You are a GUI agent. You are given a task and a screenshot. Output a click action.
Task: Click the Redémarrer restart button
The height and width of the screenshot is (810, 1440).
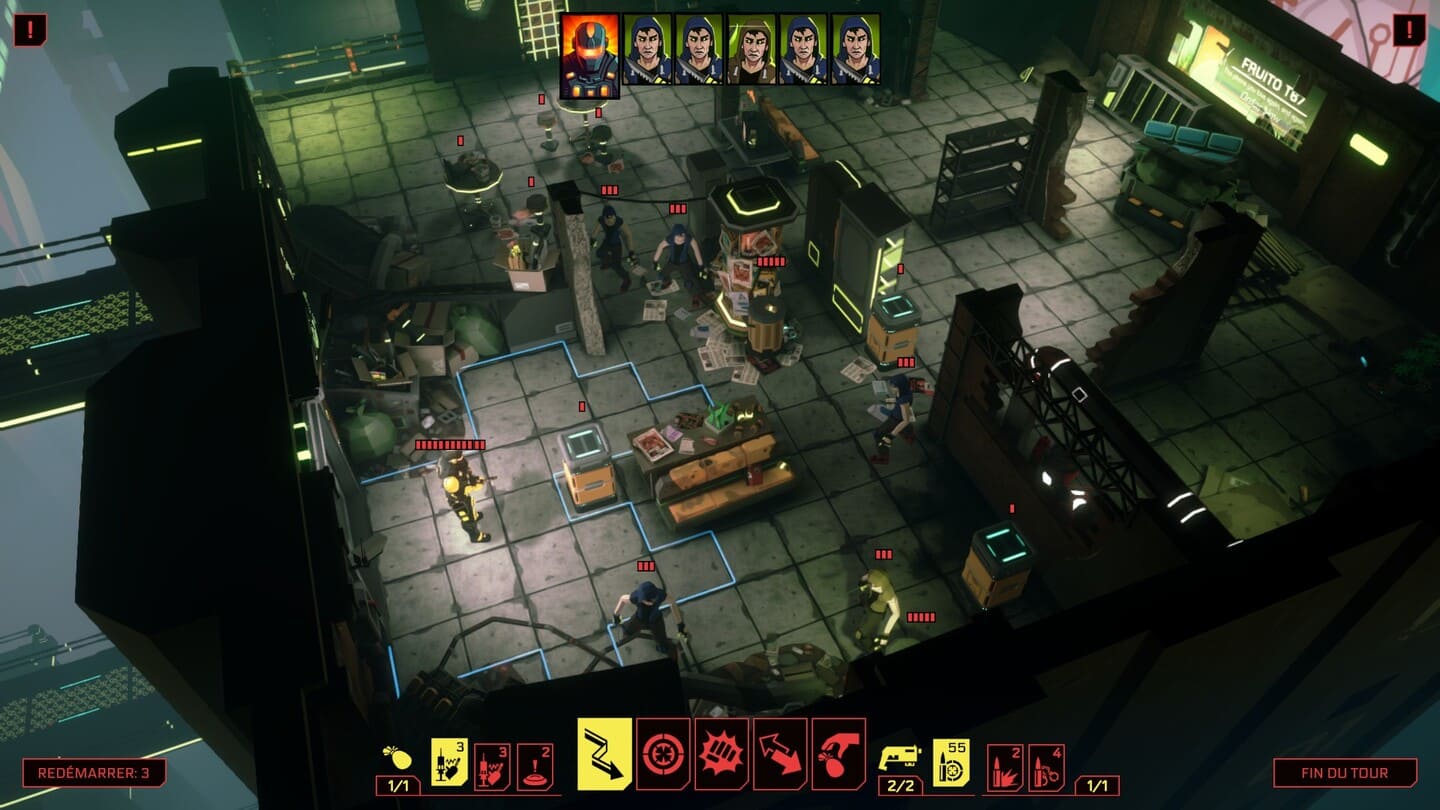pyautogui.click(x=94, y=773)
